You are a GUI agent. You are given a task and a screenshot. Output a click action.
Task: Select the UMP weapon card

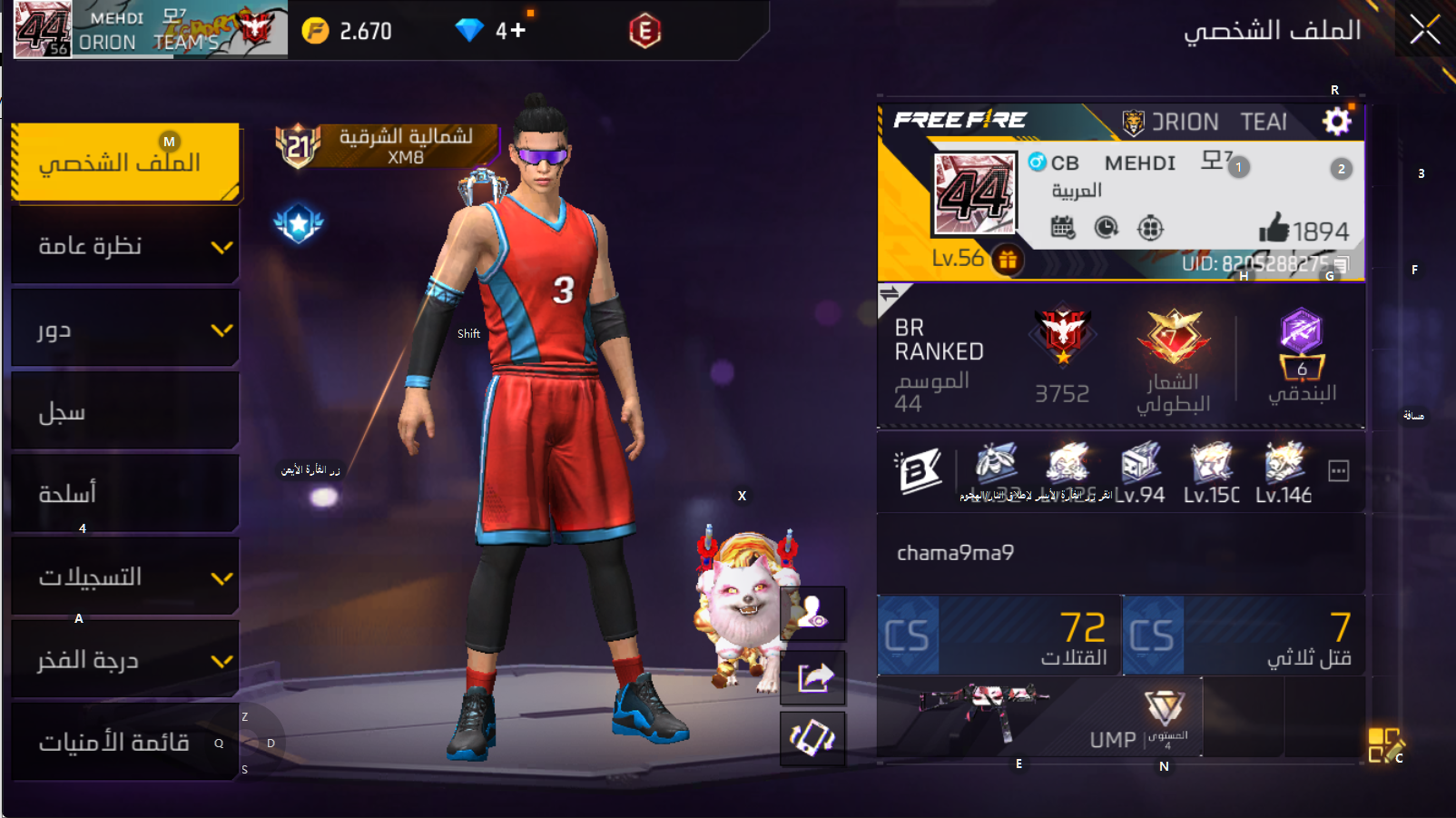pos(1040,717)
